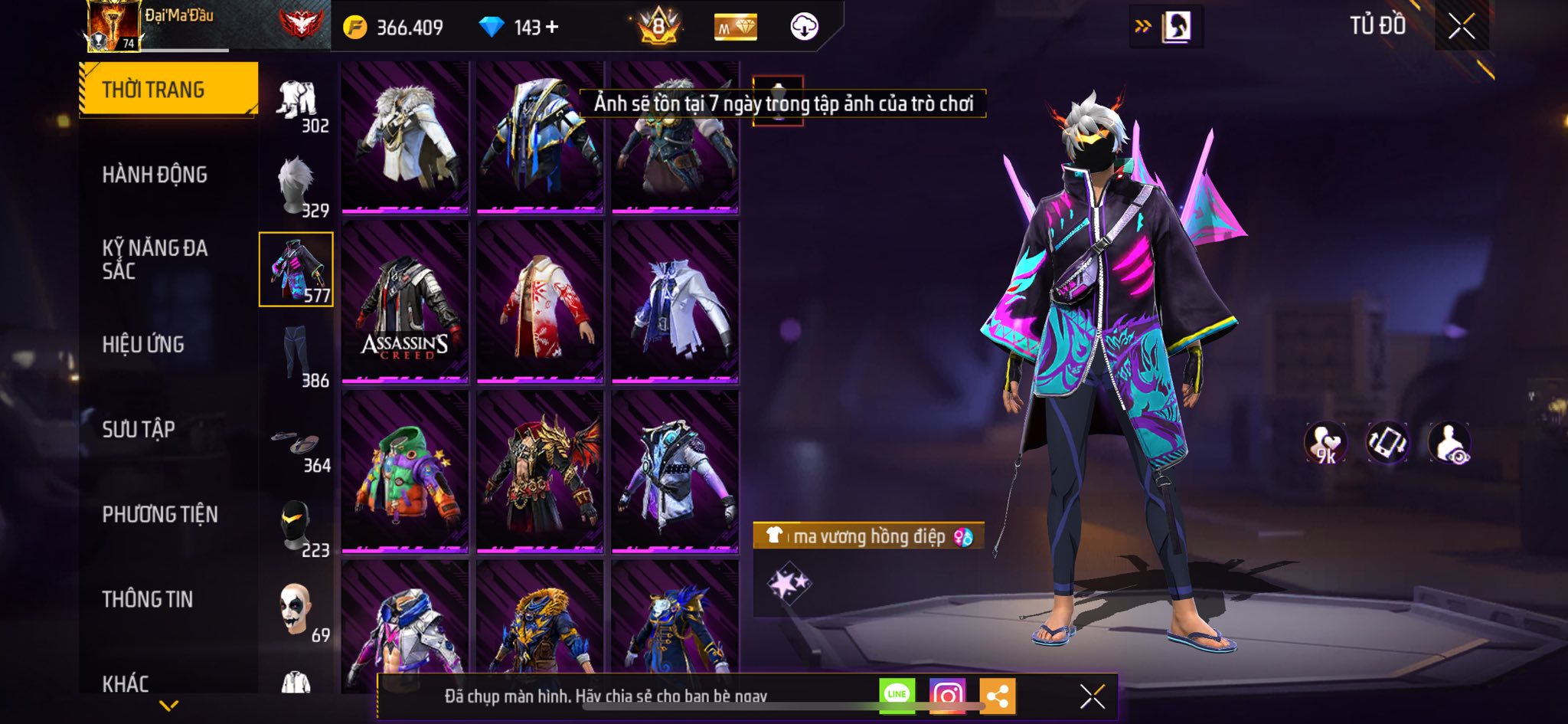Open the hair category with 329 items
Viewport: 1568px width, 724px height.
(x=297, y=186)
